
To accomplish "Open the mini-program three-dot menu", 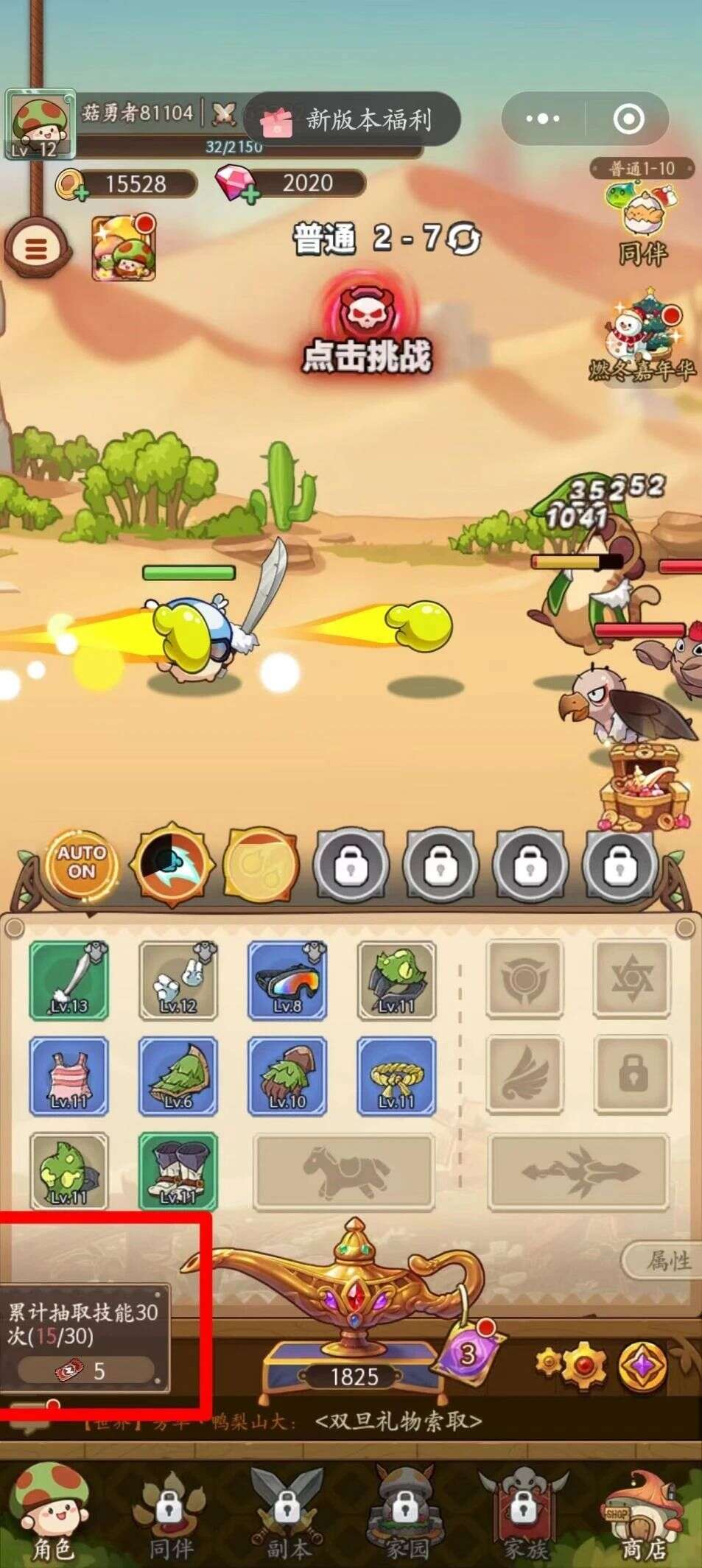I will point(544,119).
